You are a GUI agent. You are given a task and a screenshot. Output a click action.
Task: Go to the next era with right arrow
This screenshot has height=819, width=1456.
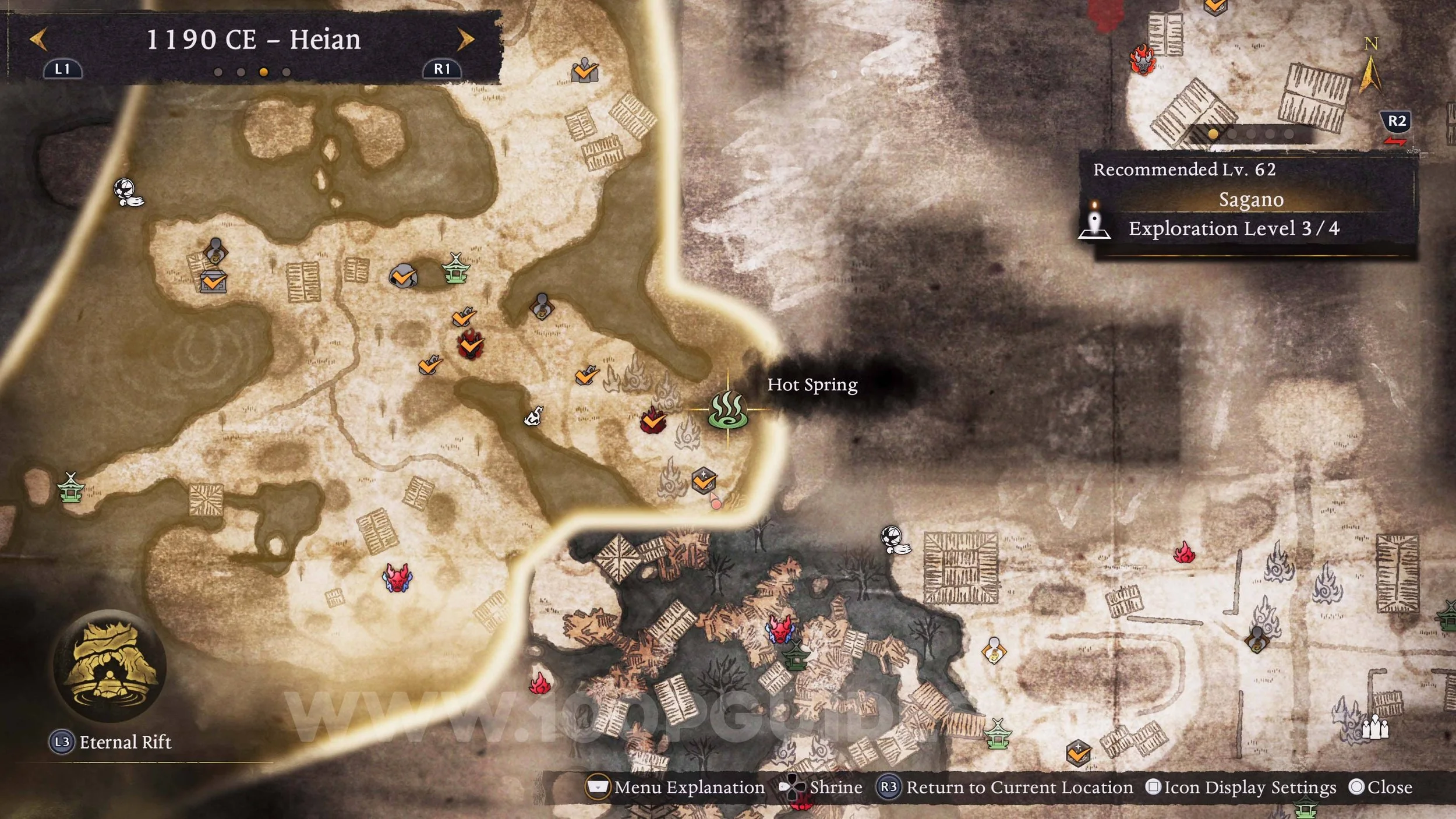coord(465,40)
